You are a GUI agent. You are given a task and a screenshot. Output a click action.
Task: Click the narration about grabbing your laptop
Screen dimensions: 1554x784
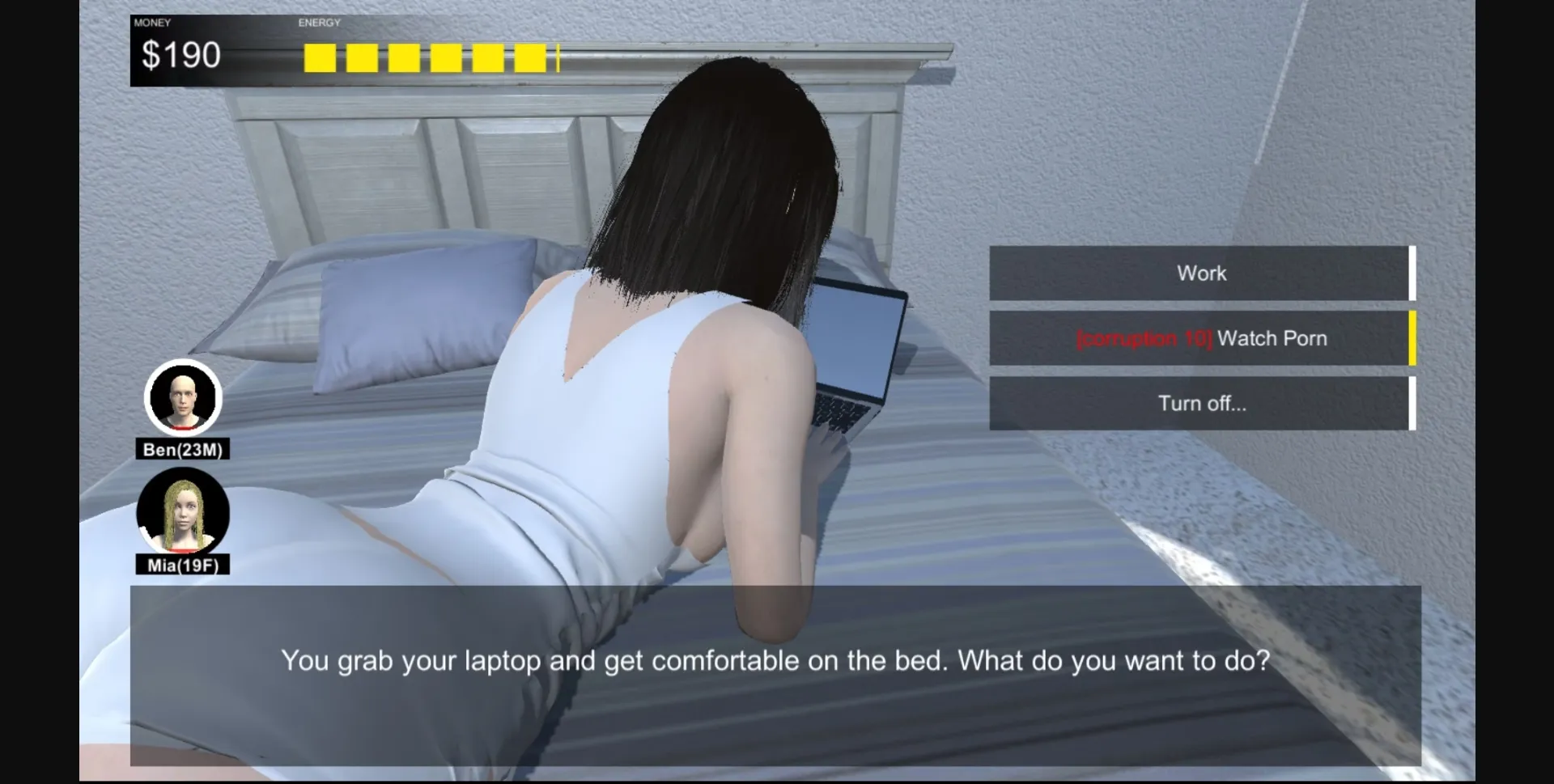777,659
